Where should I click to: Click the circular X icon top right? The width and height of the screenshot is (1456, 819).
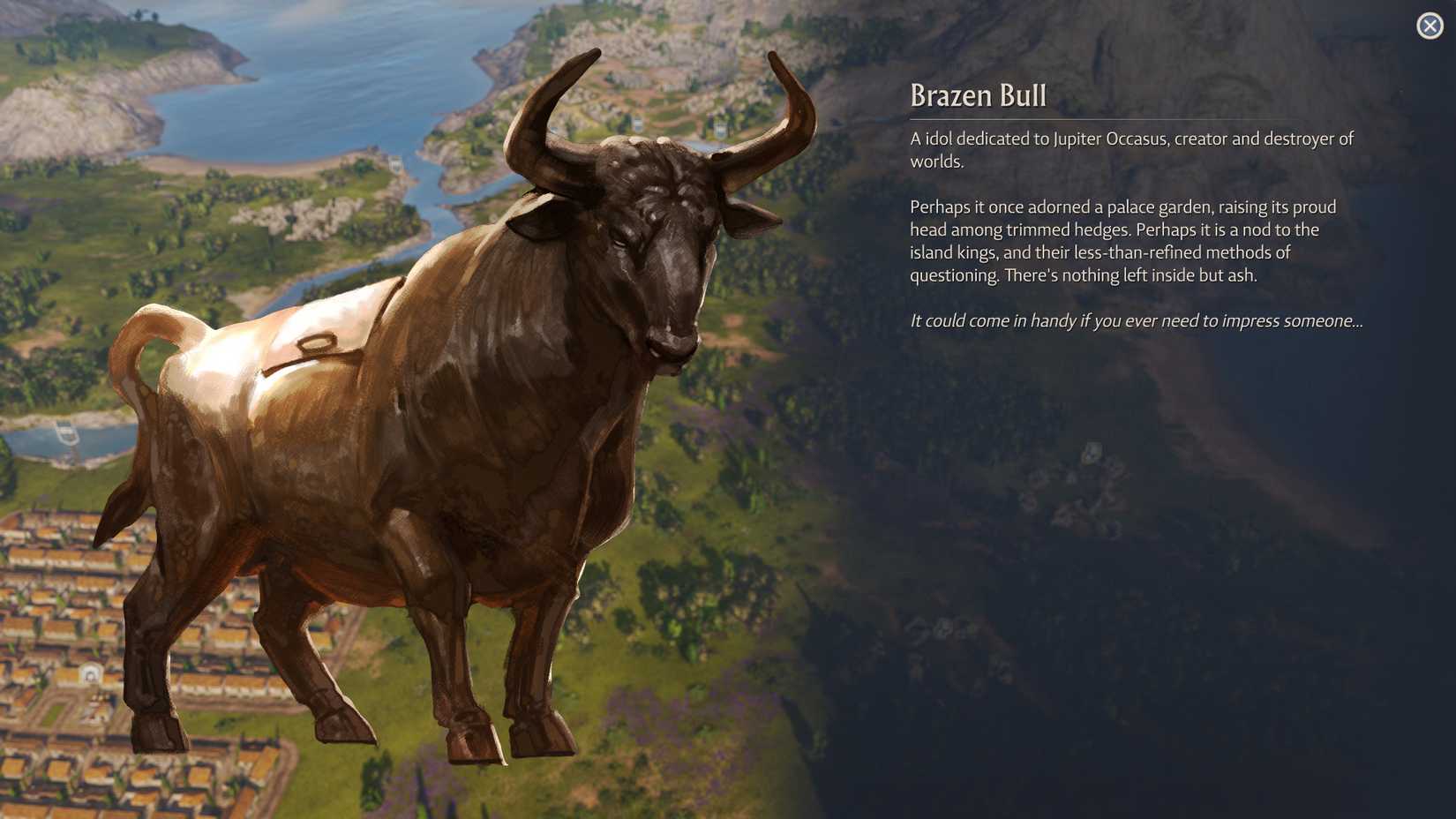pos(1430,26)
